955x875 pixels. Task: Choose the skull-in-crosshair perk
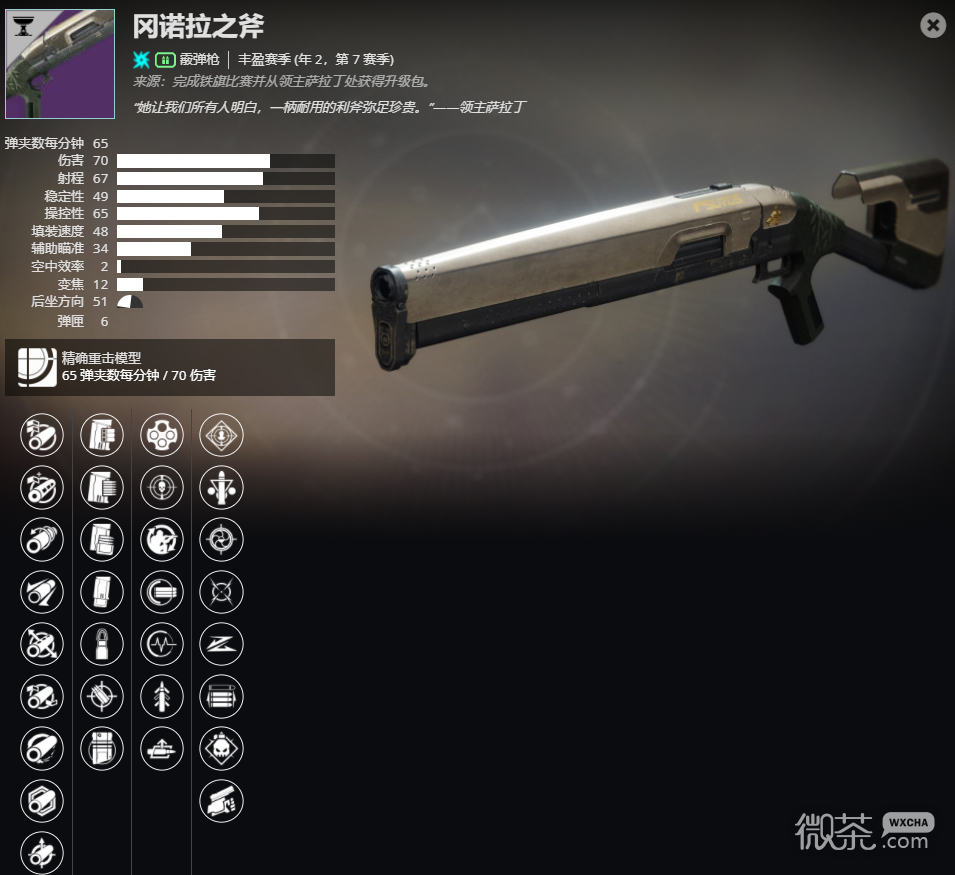click(162, 487)
